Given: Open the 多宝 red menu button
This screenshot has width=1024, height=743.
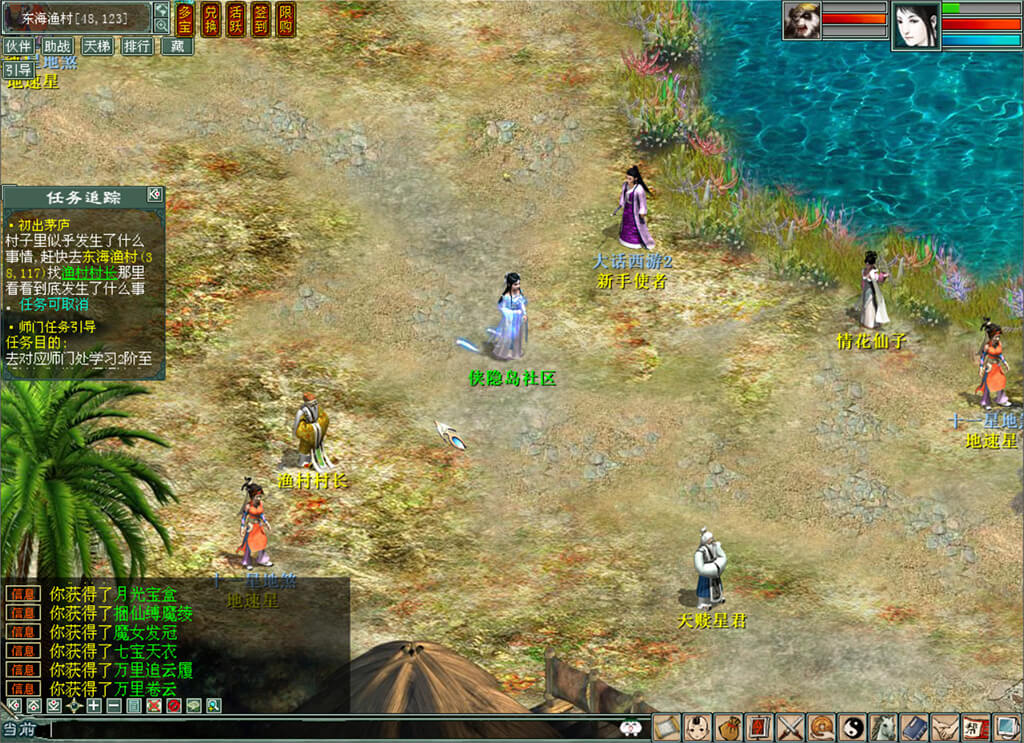Looking at the screenshot, I should coord(185,19).
